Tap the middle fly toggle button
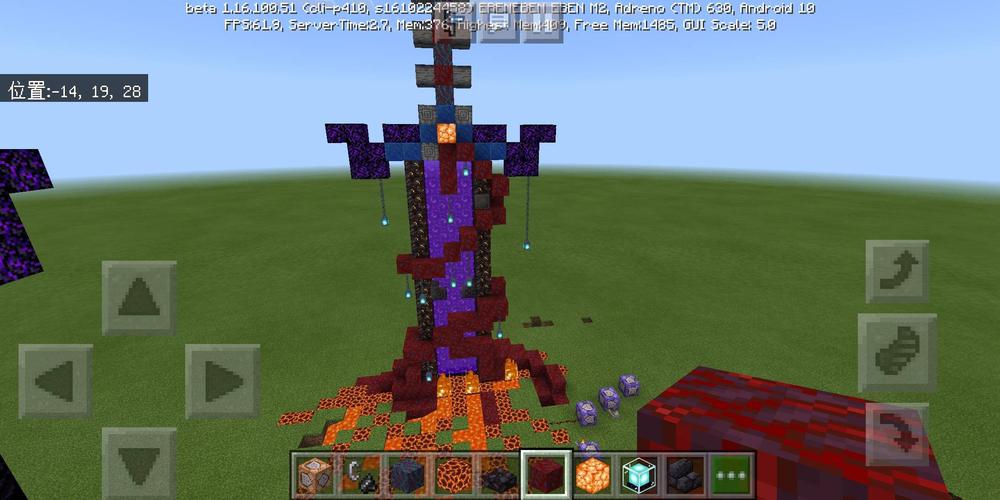This screenshot has width=1000, height=500. [x=896, y=352]
